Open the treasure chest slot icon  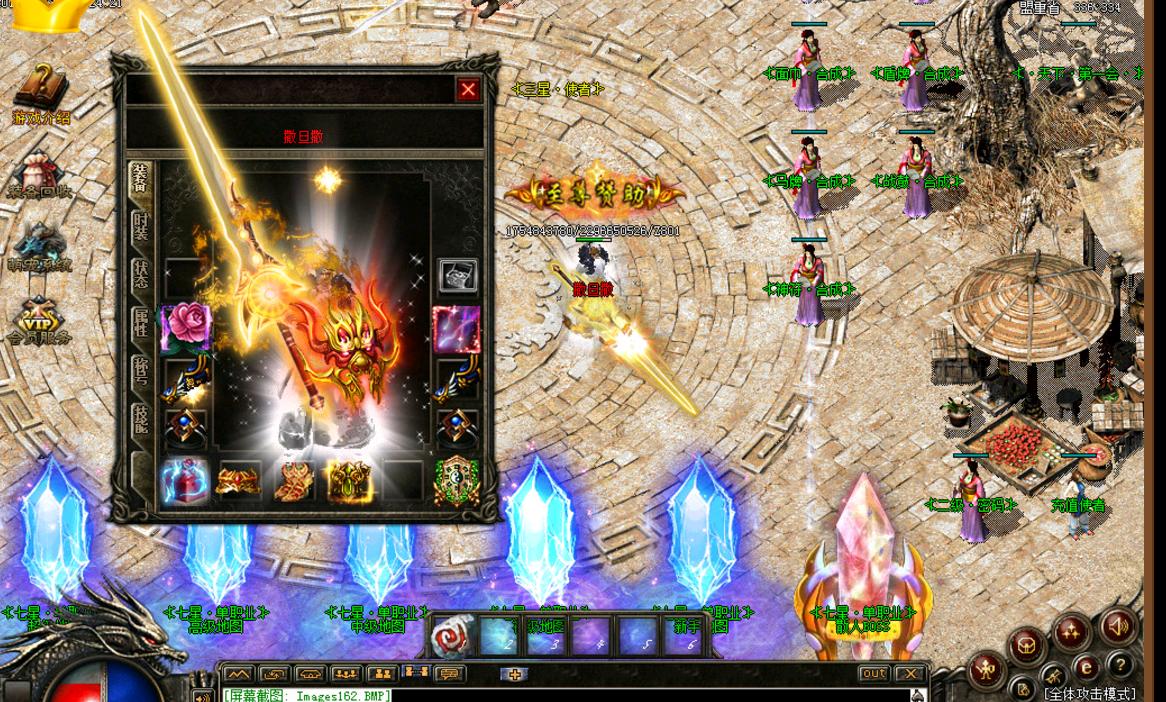click(457, 276)
